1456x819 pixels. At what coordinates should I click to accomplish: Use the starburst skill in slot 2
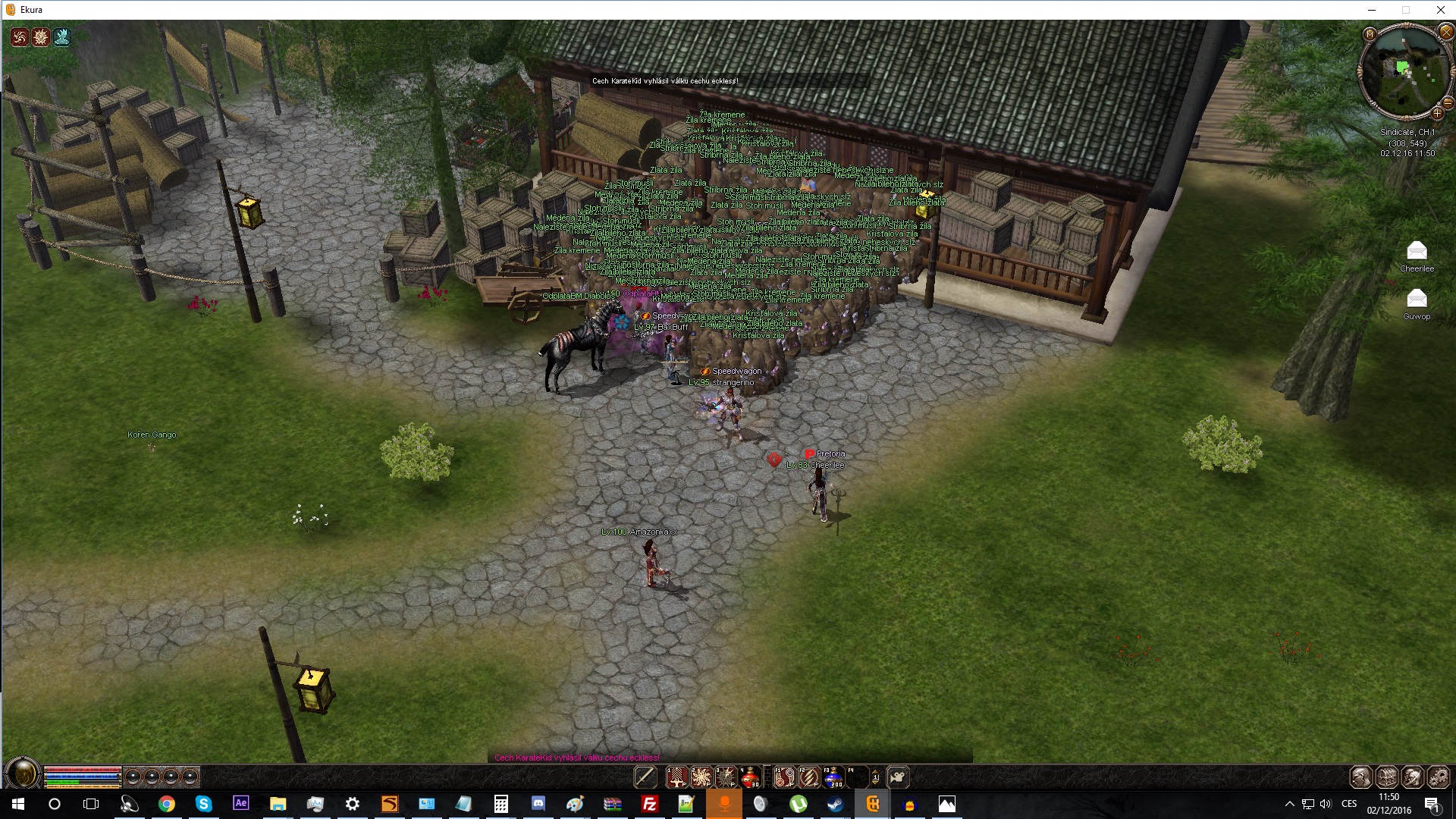tap(701, 777)
